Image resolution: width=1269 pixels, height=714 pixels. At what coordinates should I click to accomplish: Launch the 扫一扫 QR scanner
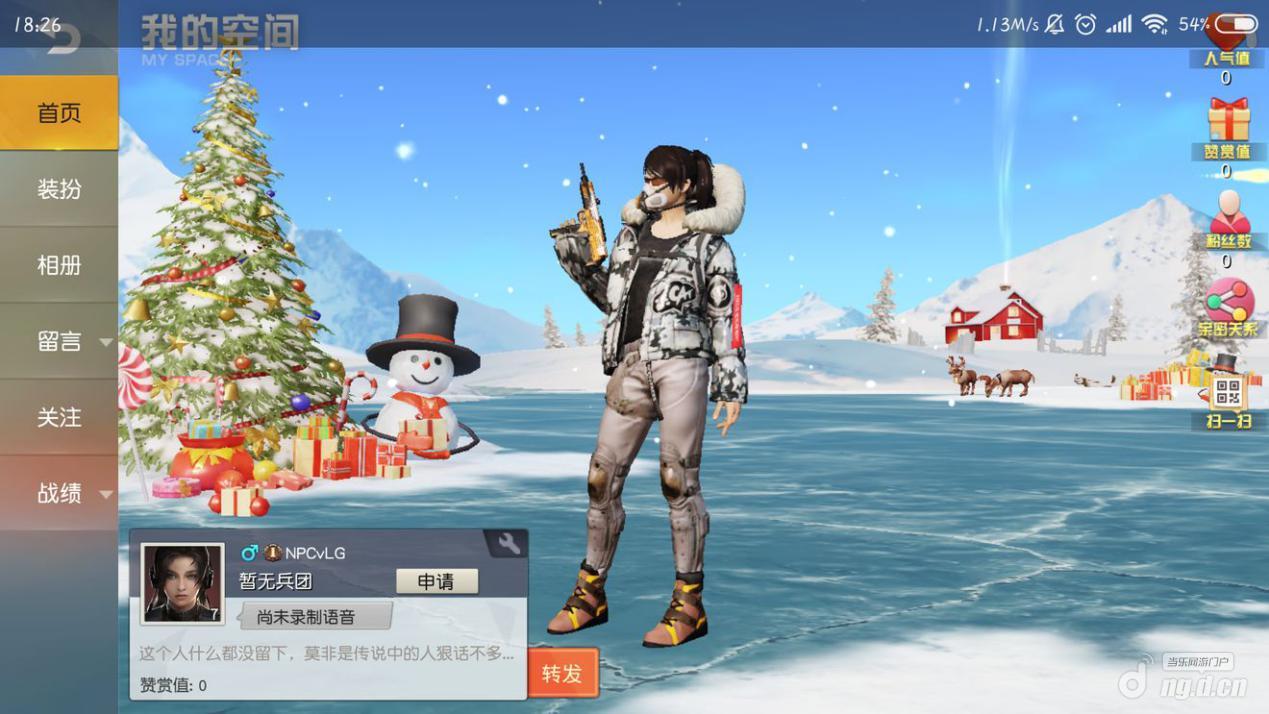click(1228, 393)
